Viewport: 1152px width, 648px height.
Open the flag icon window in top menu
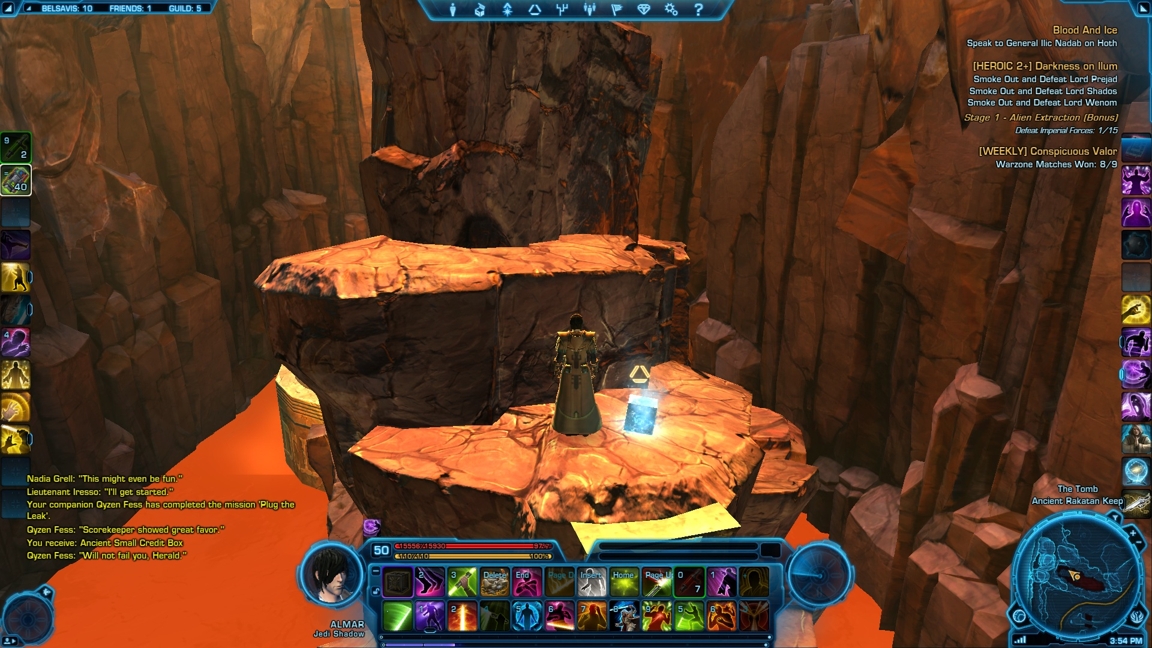616,10
